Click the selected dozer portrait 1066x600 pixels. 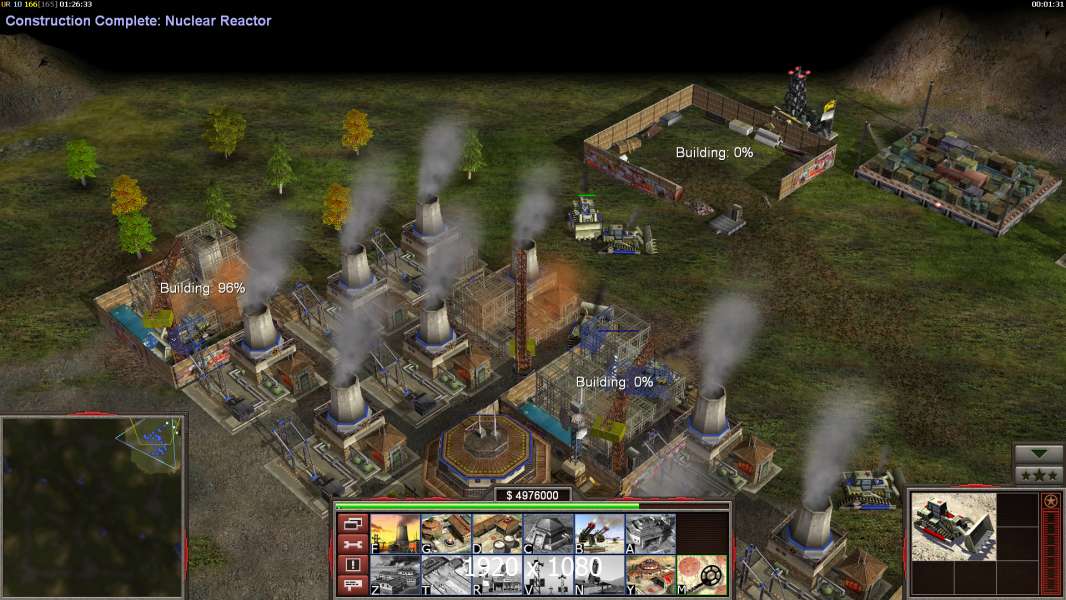[x=954, y=526]
